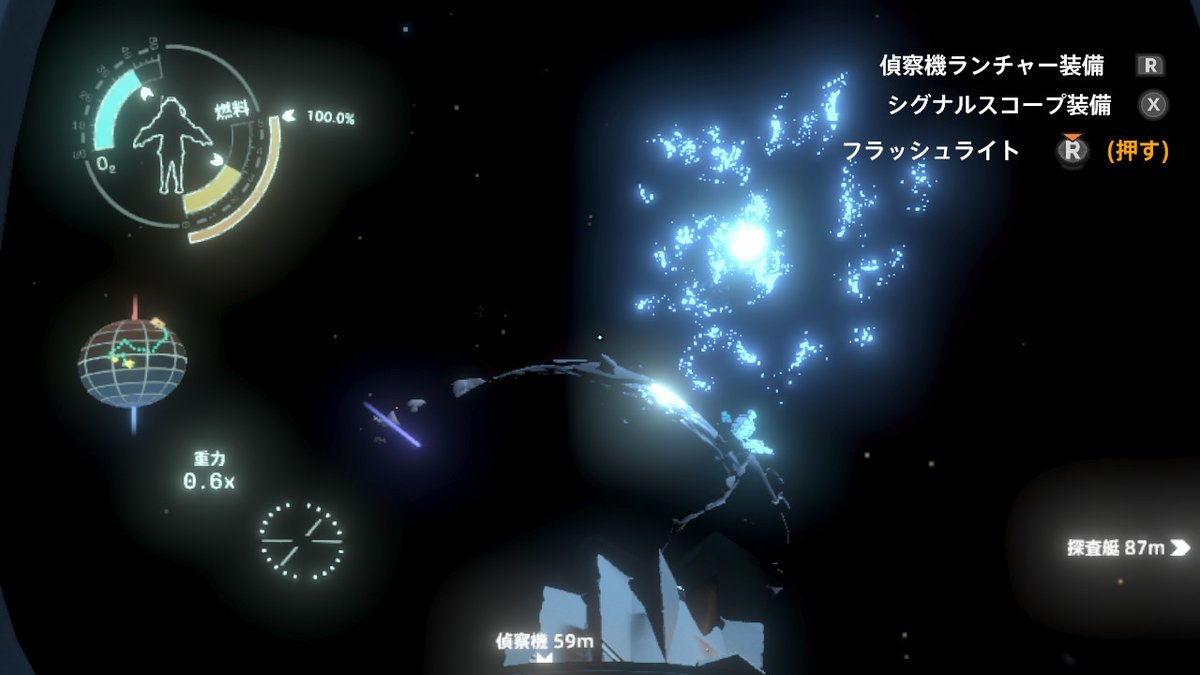Viewport: 1200px width, 675px height.
Task: Select the 偵察機 59m scout marker
Action: (544, 643)
